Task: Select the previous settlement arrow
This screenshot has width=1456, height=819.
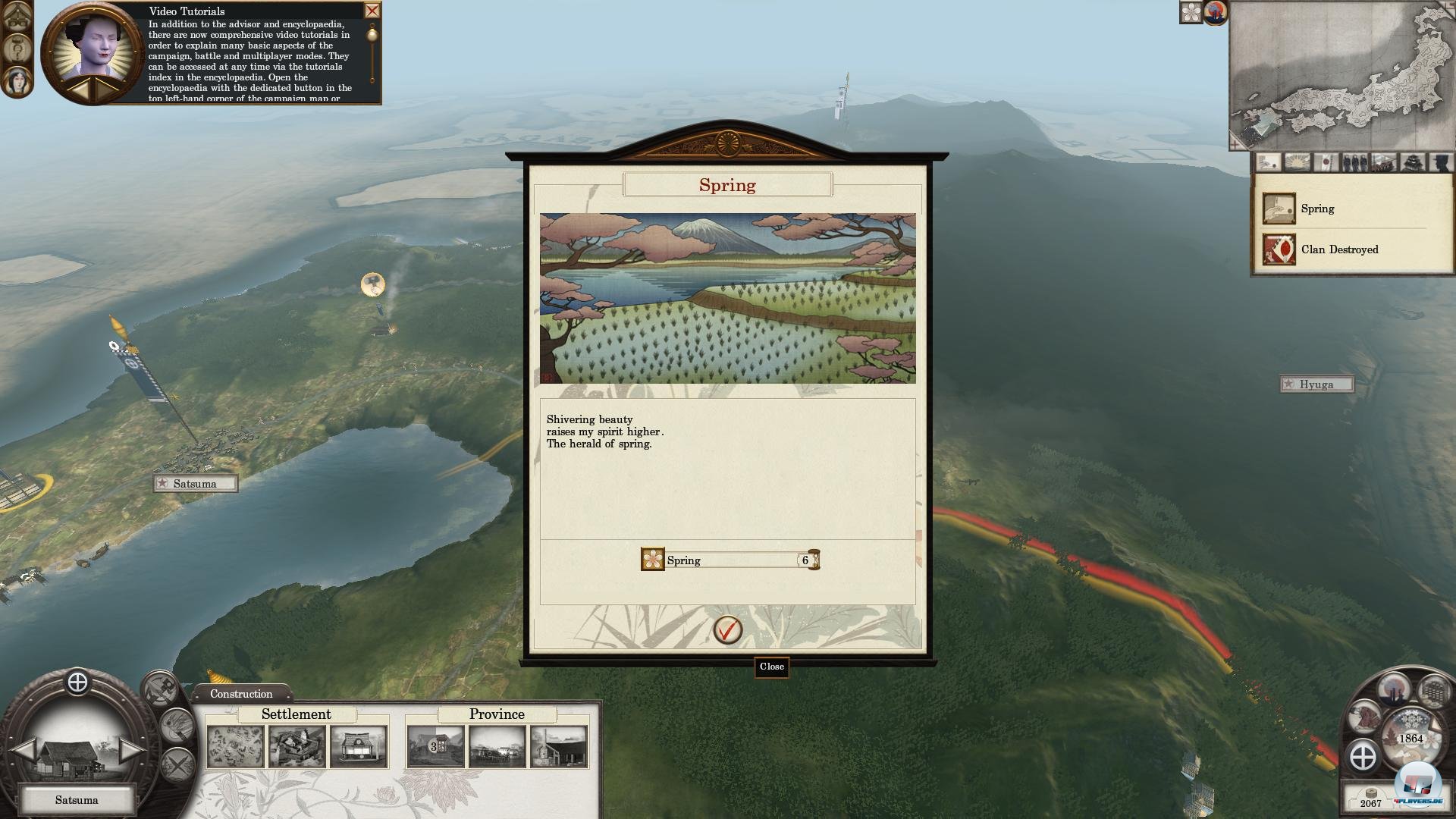Action: (24, 750)
